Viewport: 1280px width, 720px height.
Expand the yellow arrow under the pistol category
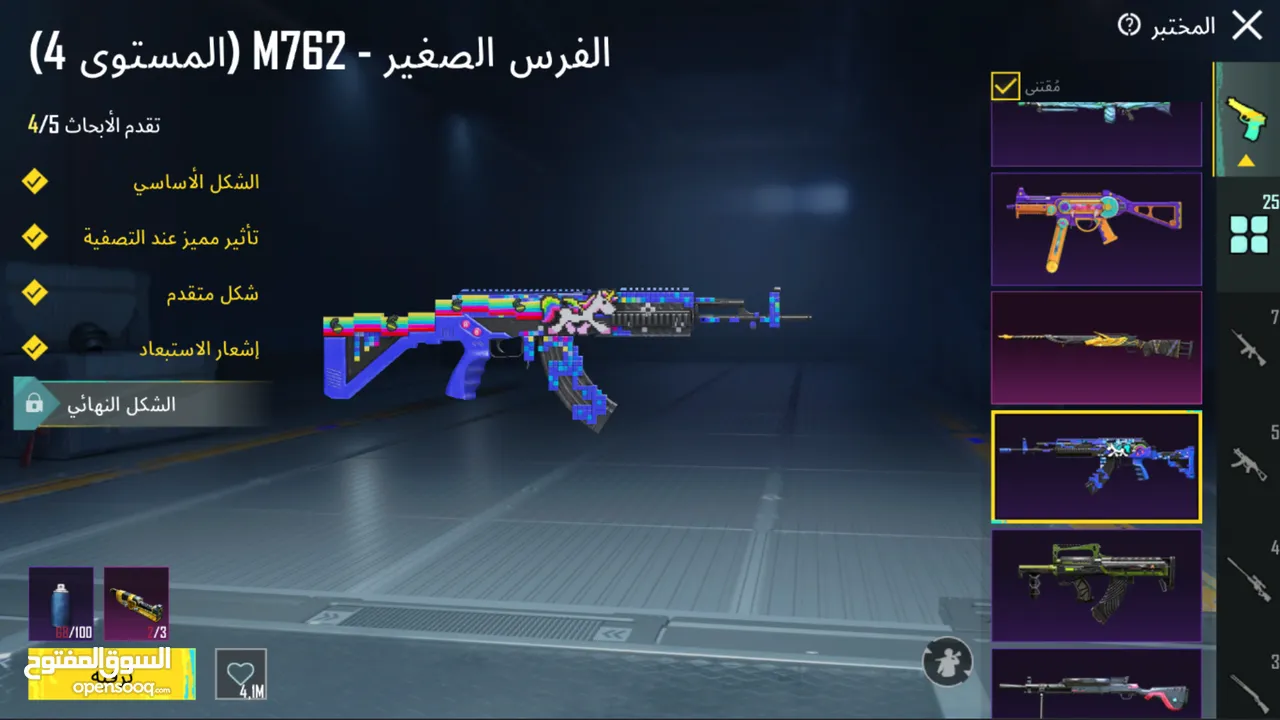pyautogui.click(x=1245, y=160)
